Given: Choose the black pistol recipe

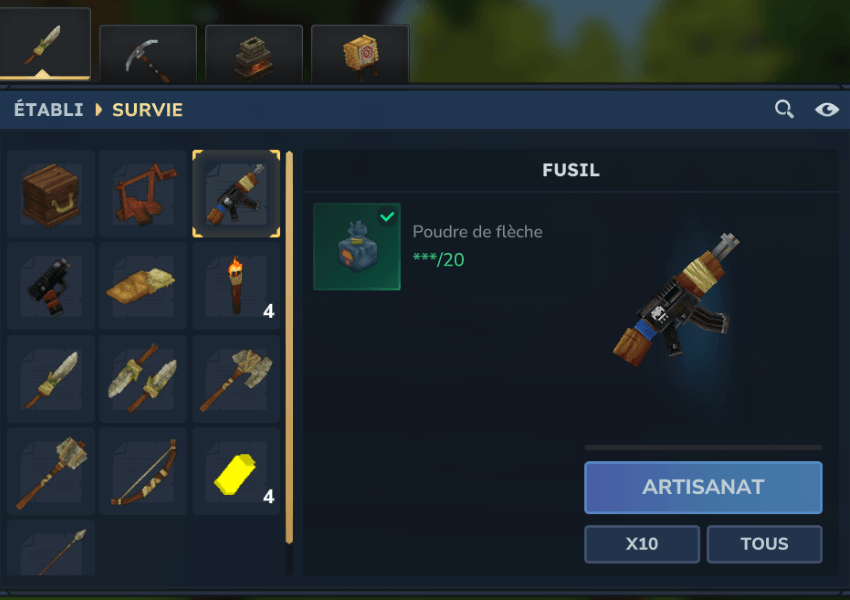Looking at the screenshot, I should click(51, 286).
